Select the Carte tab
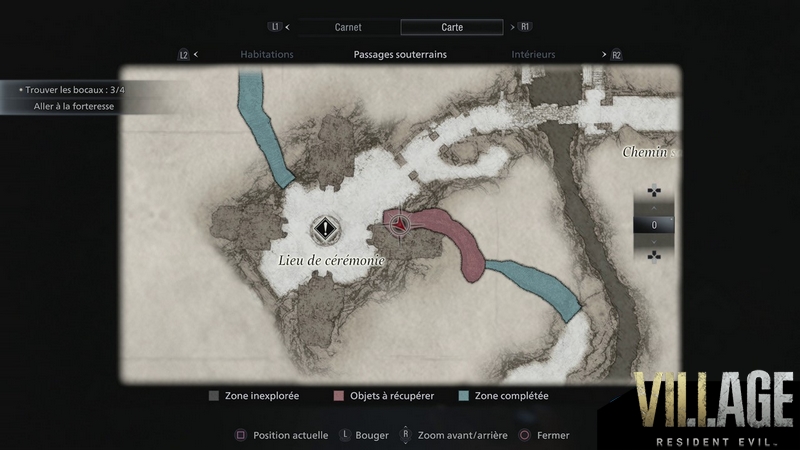This screenshot has height=450, width=800. click(451, 28)
